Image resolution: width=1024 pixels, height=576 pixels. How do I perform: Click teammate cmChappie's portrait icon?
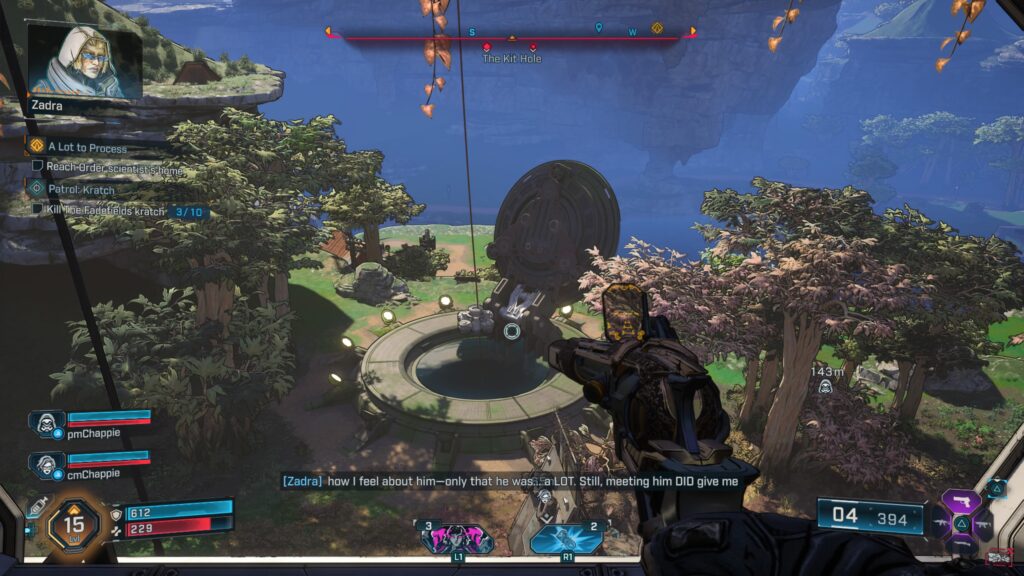click(x=47, y=462)
